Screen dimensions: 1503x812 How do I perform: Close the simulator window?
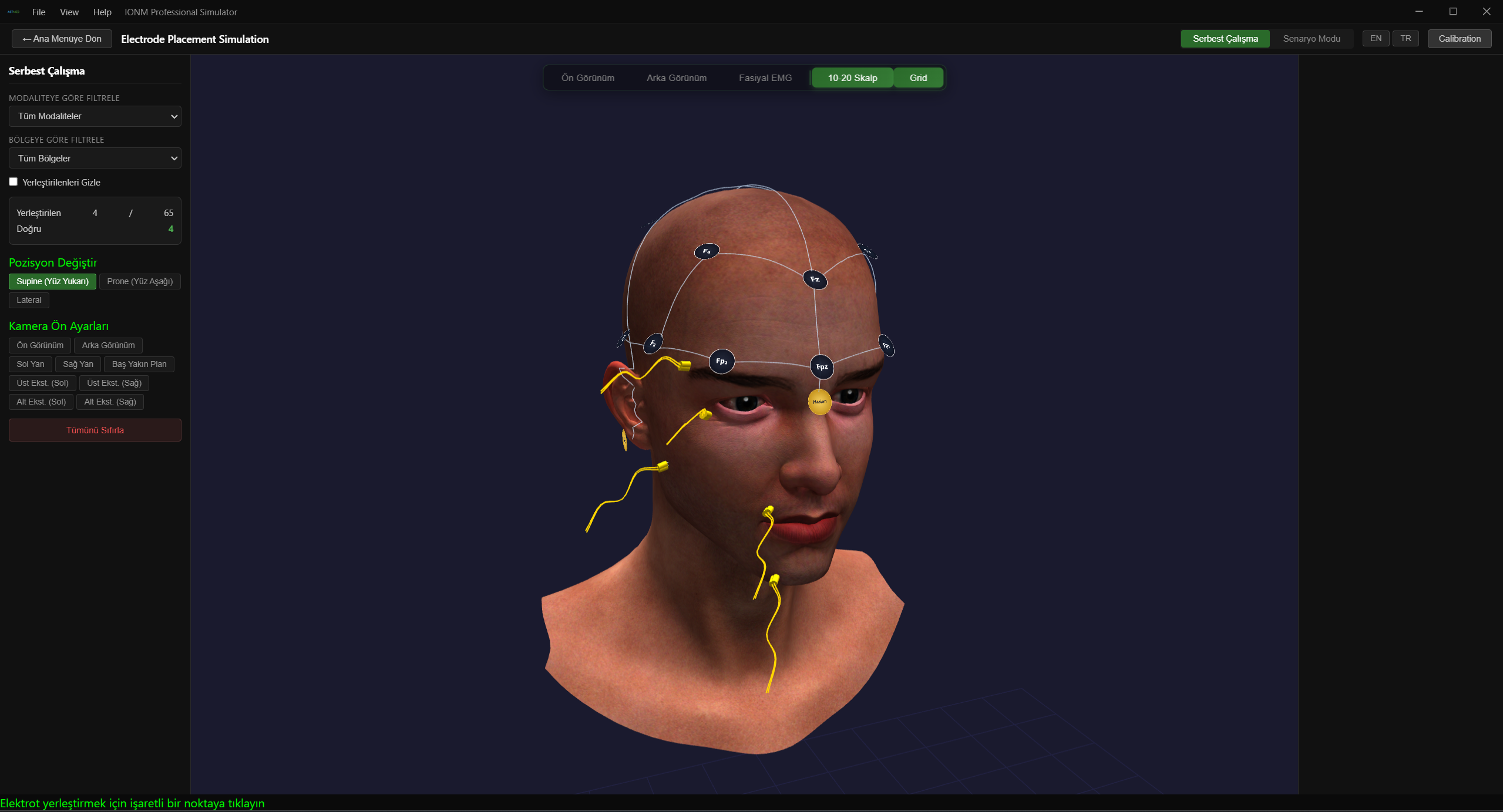(x=1487, y=12)
